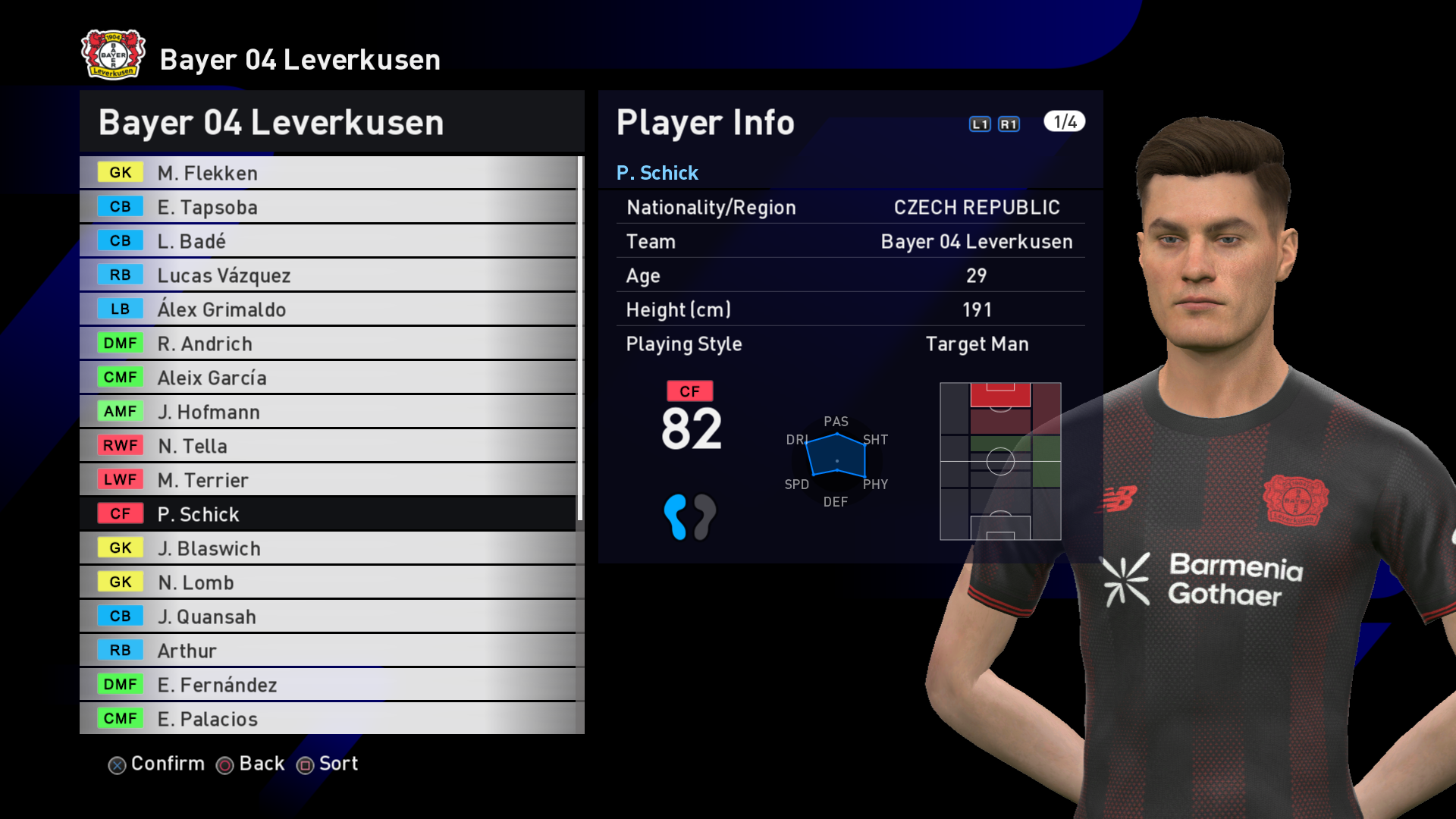Choose defender J. Quansah

[x=328, y=617]
